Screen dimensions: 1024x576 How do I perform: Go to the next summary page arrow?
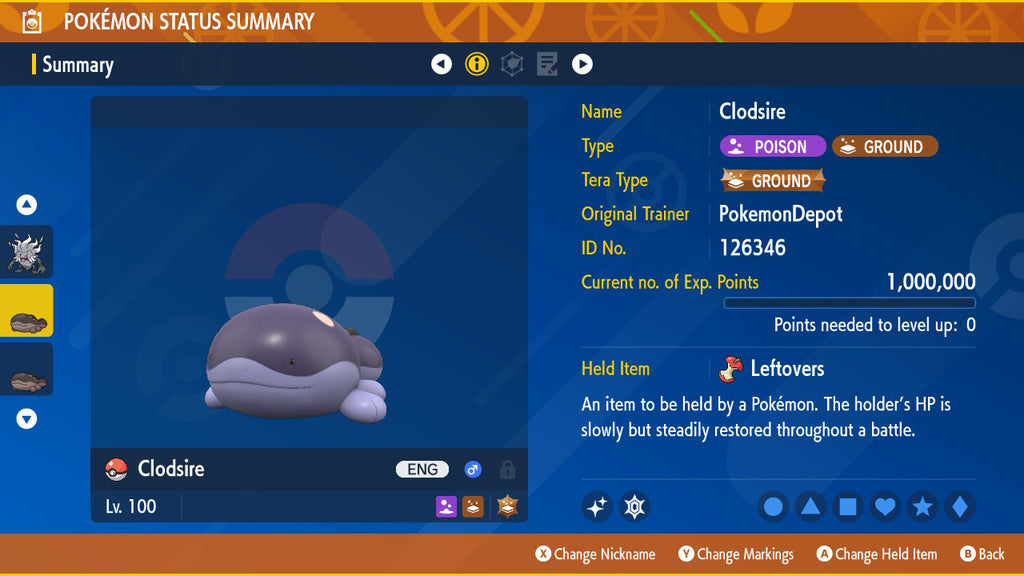click(582, 64)
